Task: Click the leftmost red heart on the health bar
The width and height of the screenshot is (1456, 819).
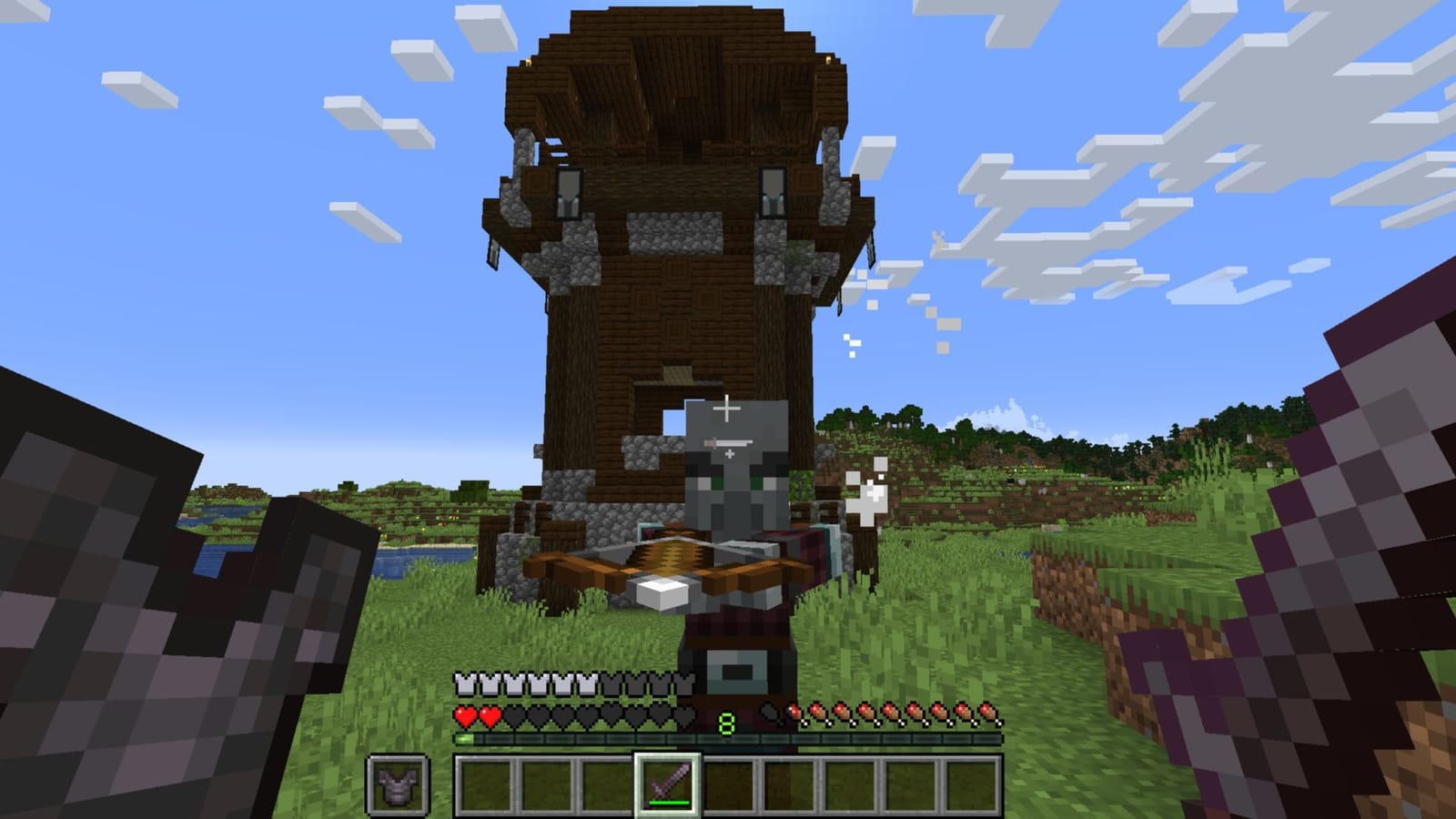Action: [466, 717]
